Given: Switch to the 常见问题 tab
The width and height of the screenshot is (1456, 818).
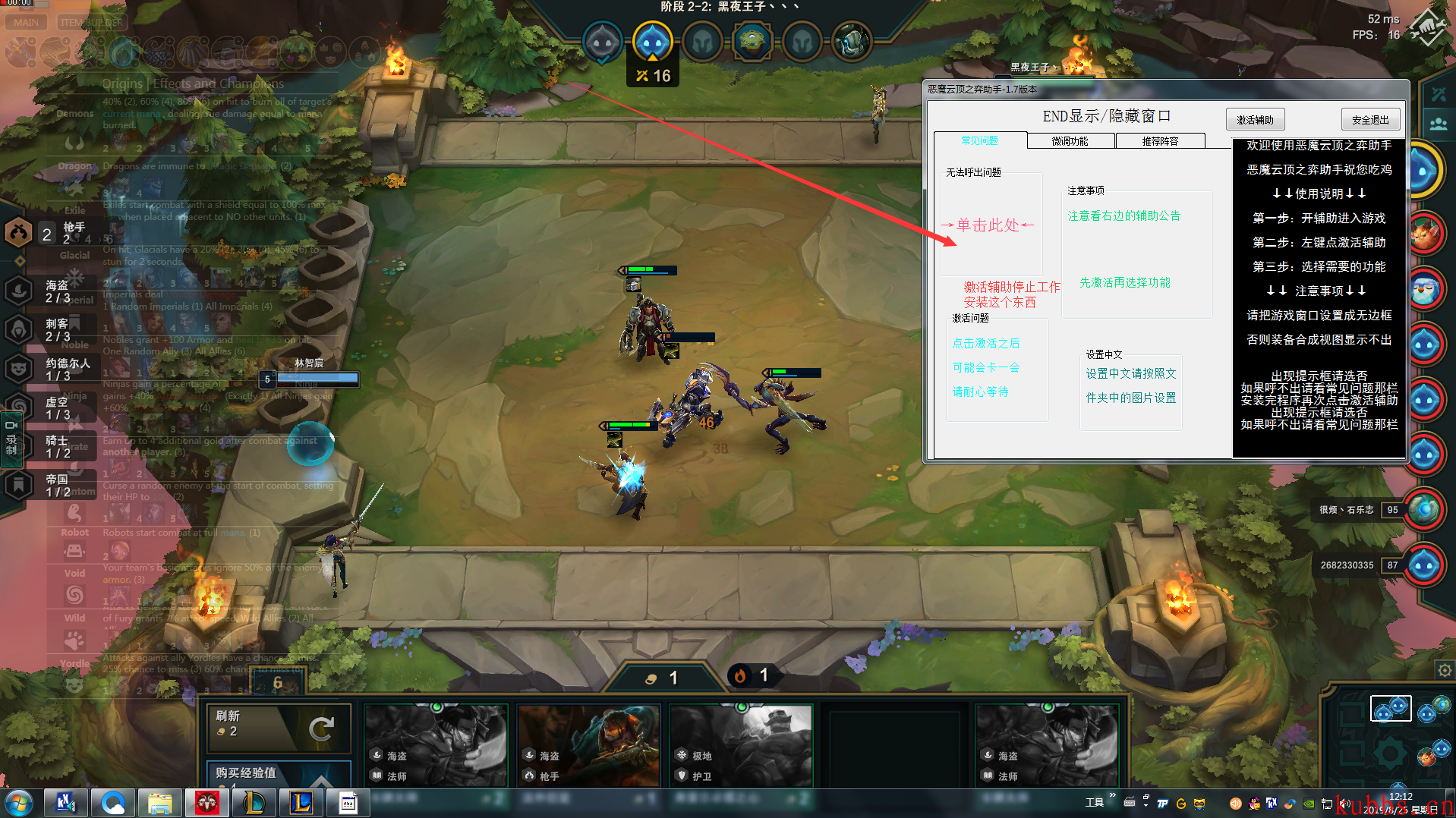Looking at the screenshot, I should (x=979, y=141).
